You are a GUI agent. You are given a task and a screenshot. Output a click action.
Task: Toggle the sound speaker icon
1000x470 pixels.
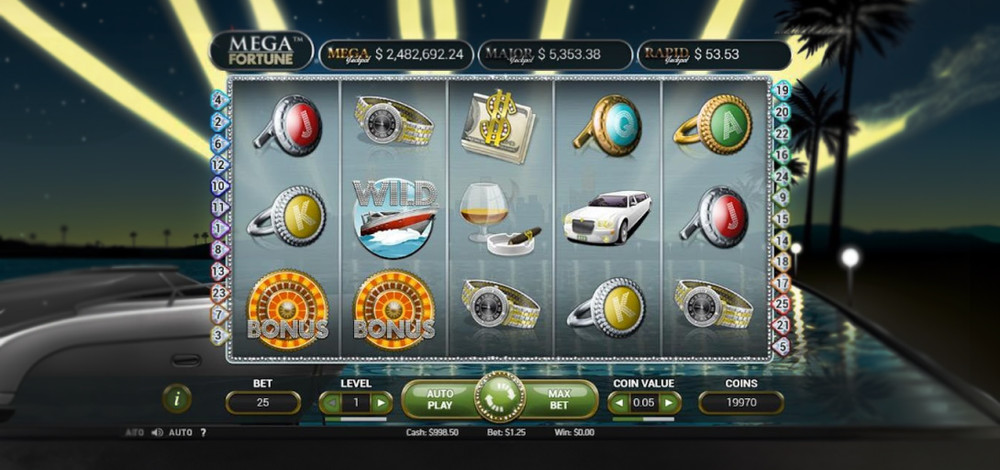pos(157,433)
